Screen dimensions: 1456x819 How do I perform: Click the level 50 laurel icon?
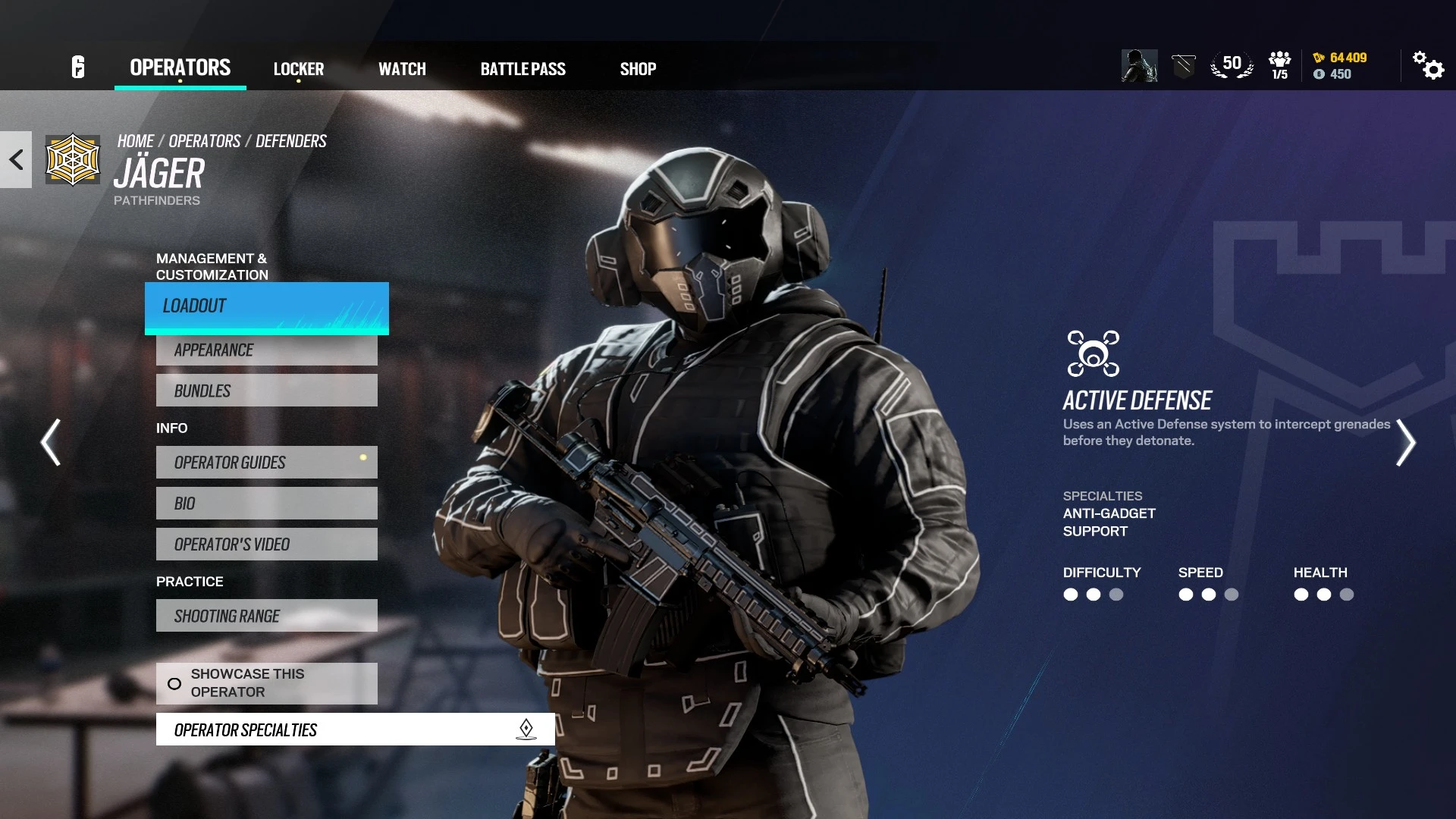pos(1232,64)
